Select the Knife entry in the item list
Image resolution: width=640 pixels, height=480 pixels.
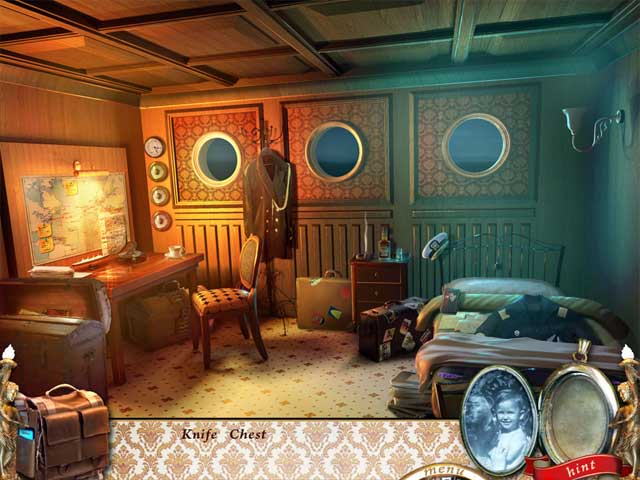199,434
